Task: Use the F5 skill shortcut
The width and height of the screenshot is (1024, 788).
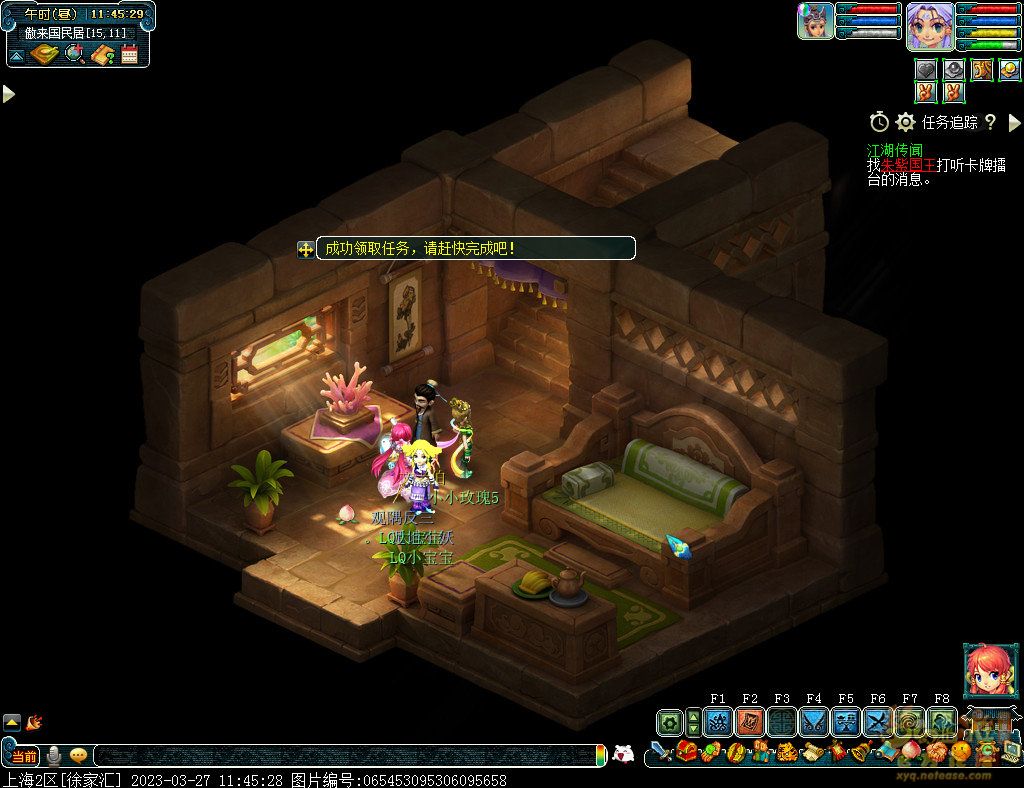Action: [x=846, y=722]
